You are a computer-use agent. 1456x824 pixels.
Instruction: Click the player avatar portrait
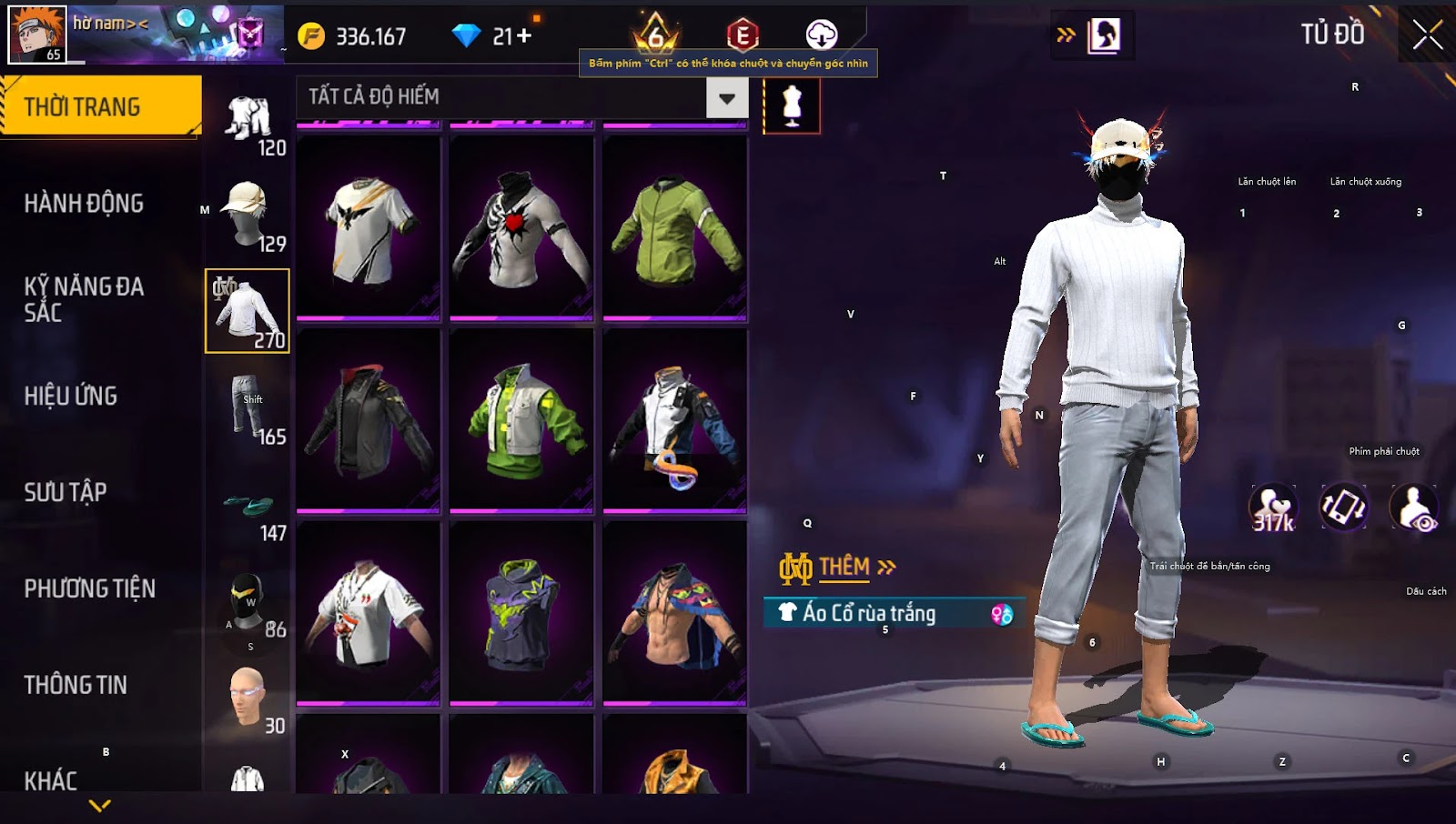[x=37, y=35]
